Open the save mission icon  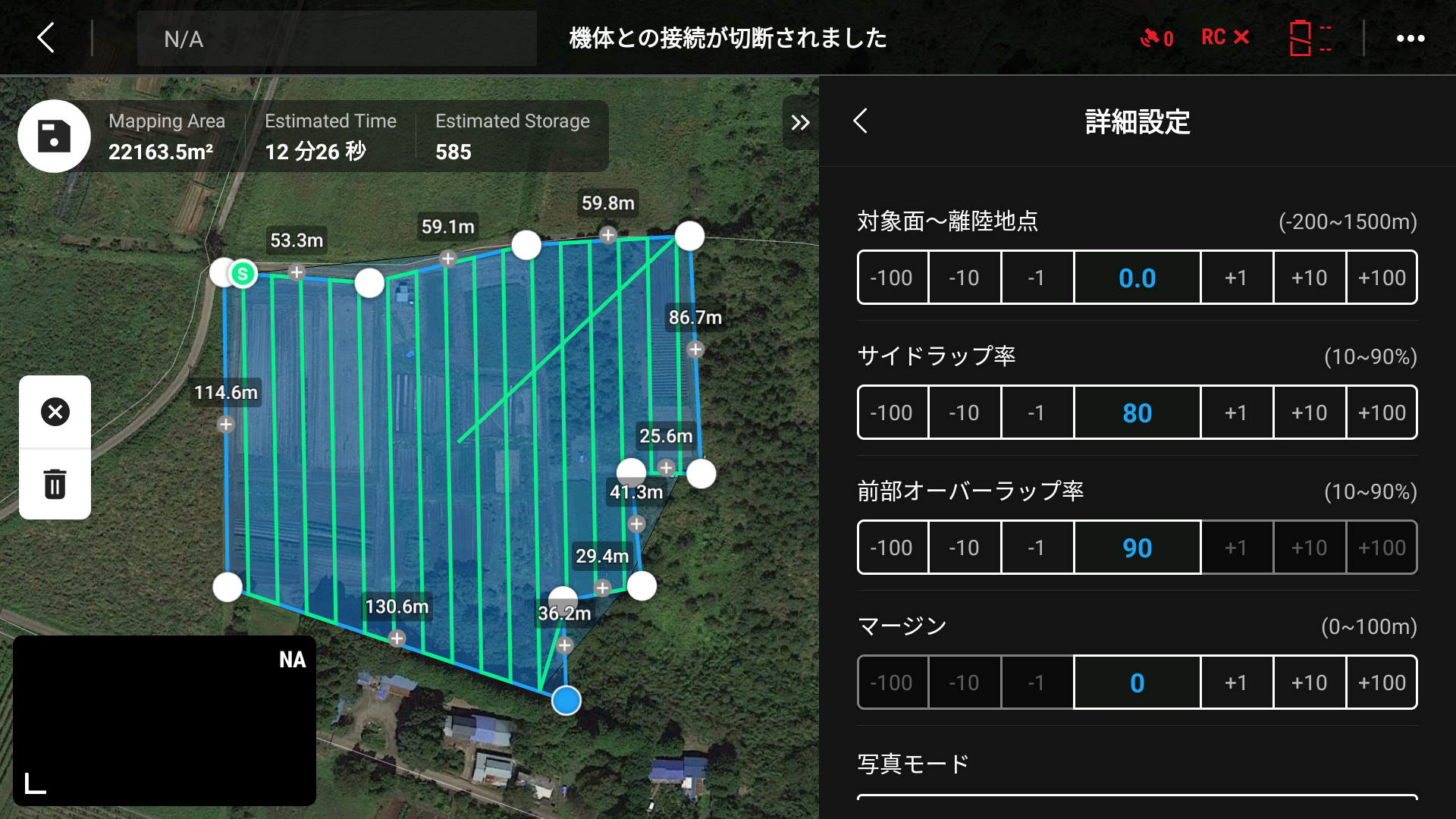[x=54, y=136]
